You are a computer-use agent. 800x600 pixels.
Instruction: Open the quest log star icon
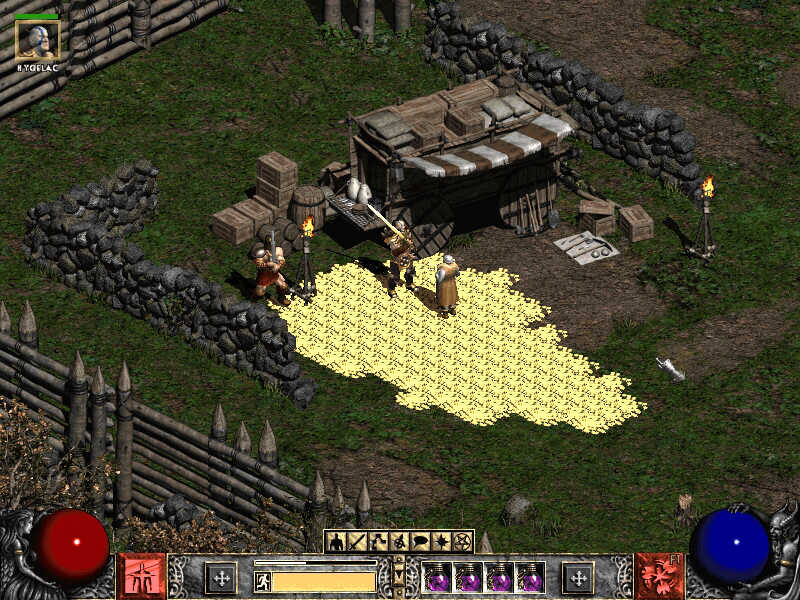pyautogui.click(x=442, y=541)
